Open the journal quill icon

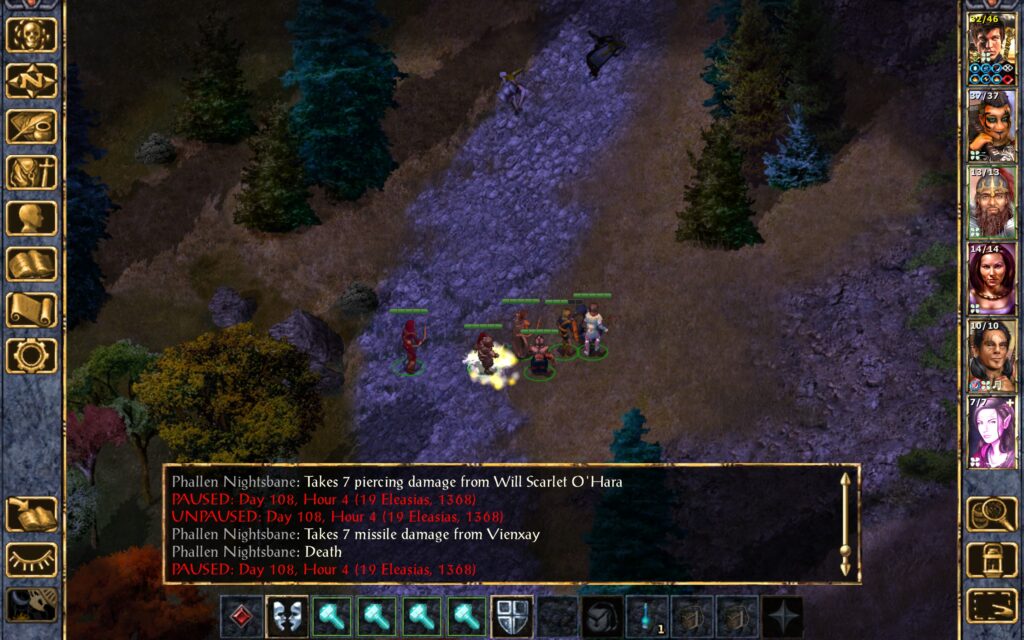coord(32,127)
